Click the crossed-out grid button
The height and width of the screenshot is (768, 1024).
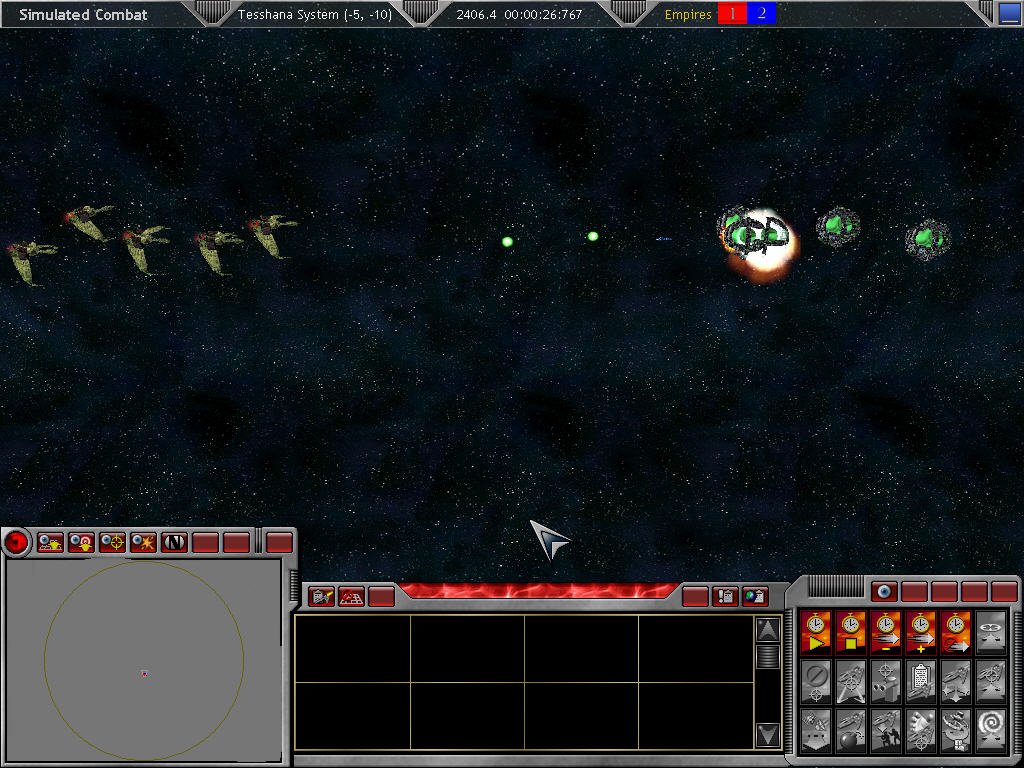[x=351, y=597]
